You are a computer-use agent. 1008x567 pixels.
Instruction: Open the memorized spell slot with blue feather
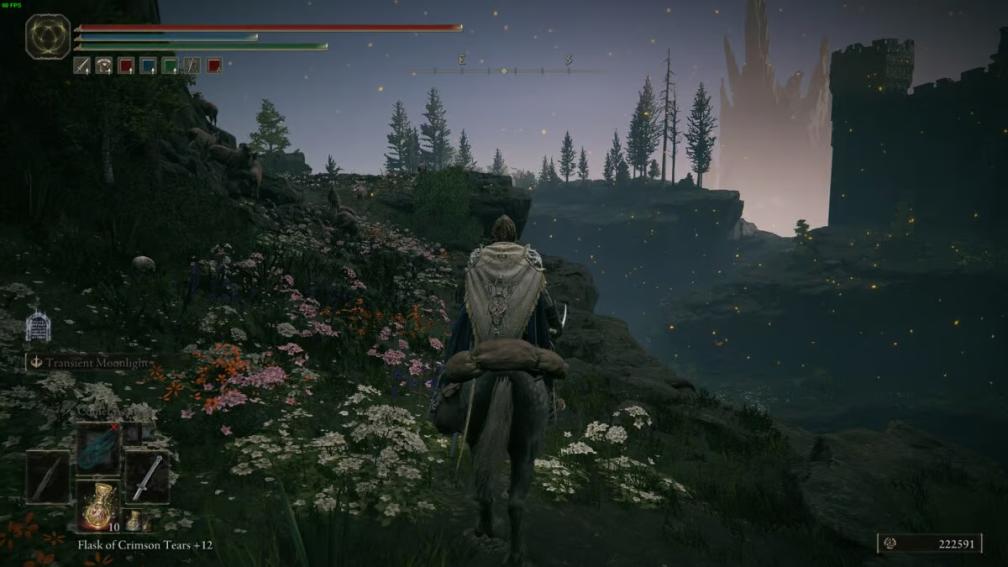[98, 449]
